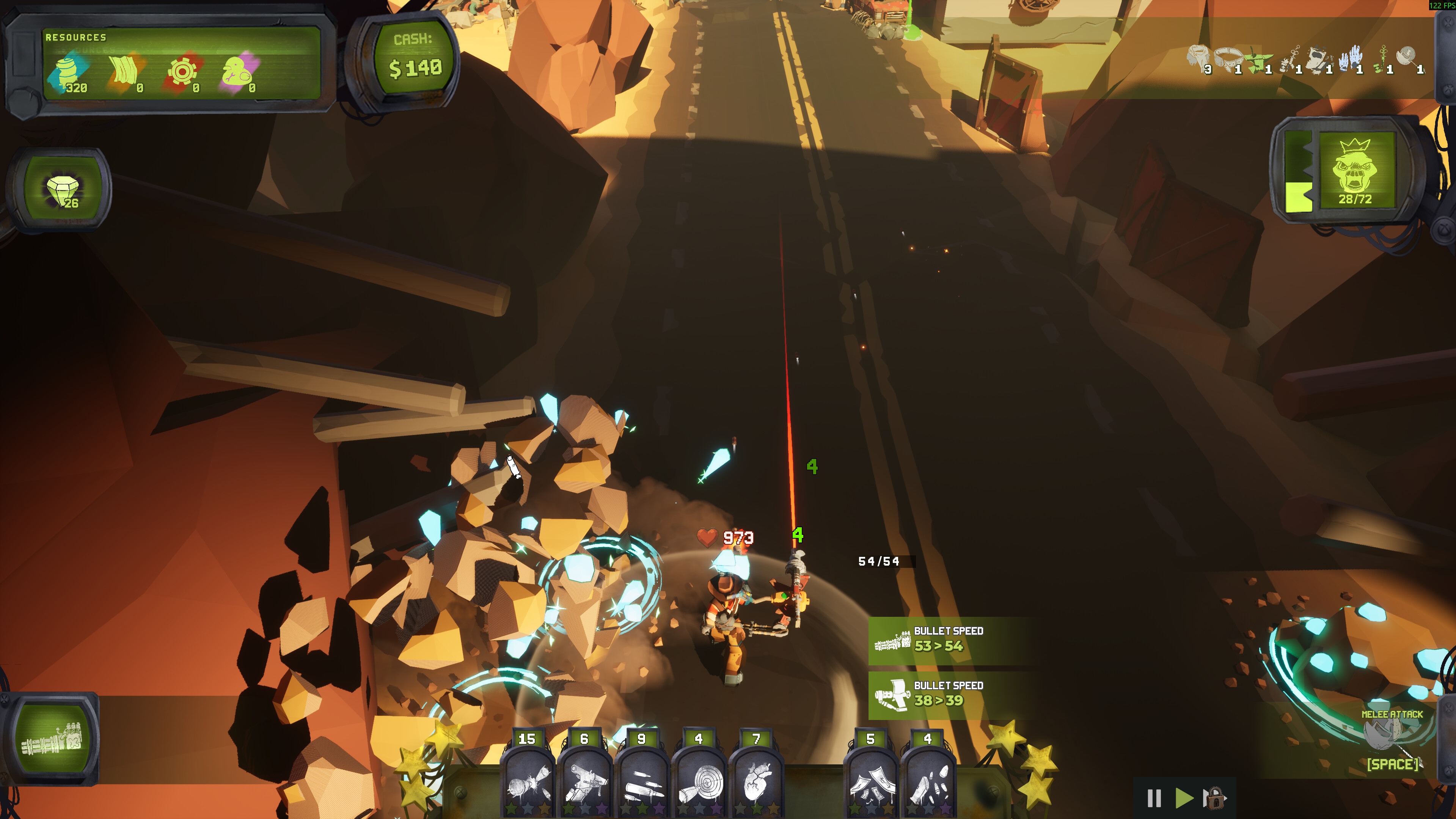This screenshot has height=819, width=1456.
Task: Choose the anatomical heart upgrade card
Action: (756, 783)
